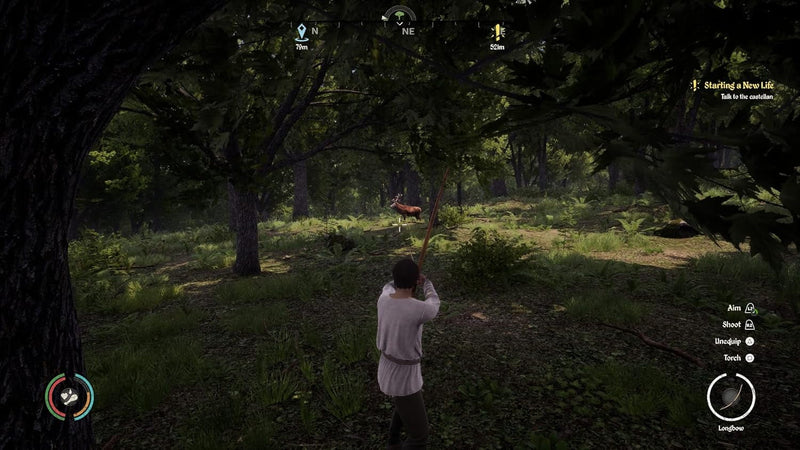Select the yellow quest marker on the compass
This screenshot has height=450, width=800.
497,32
